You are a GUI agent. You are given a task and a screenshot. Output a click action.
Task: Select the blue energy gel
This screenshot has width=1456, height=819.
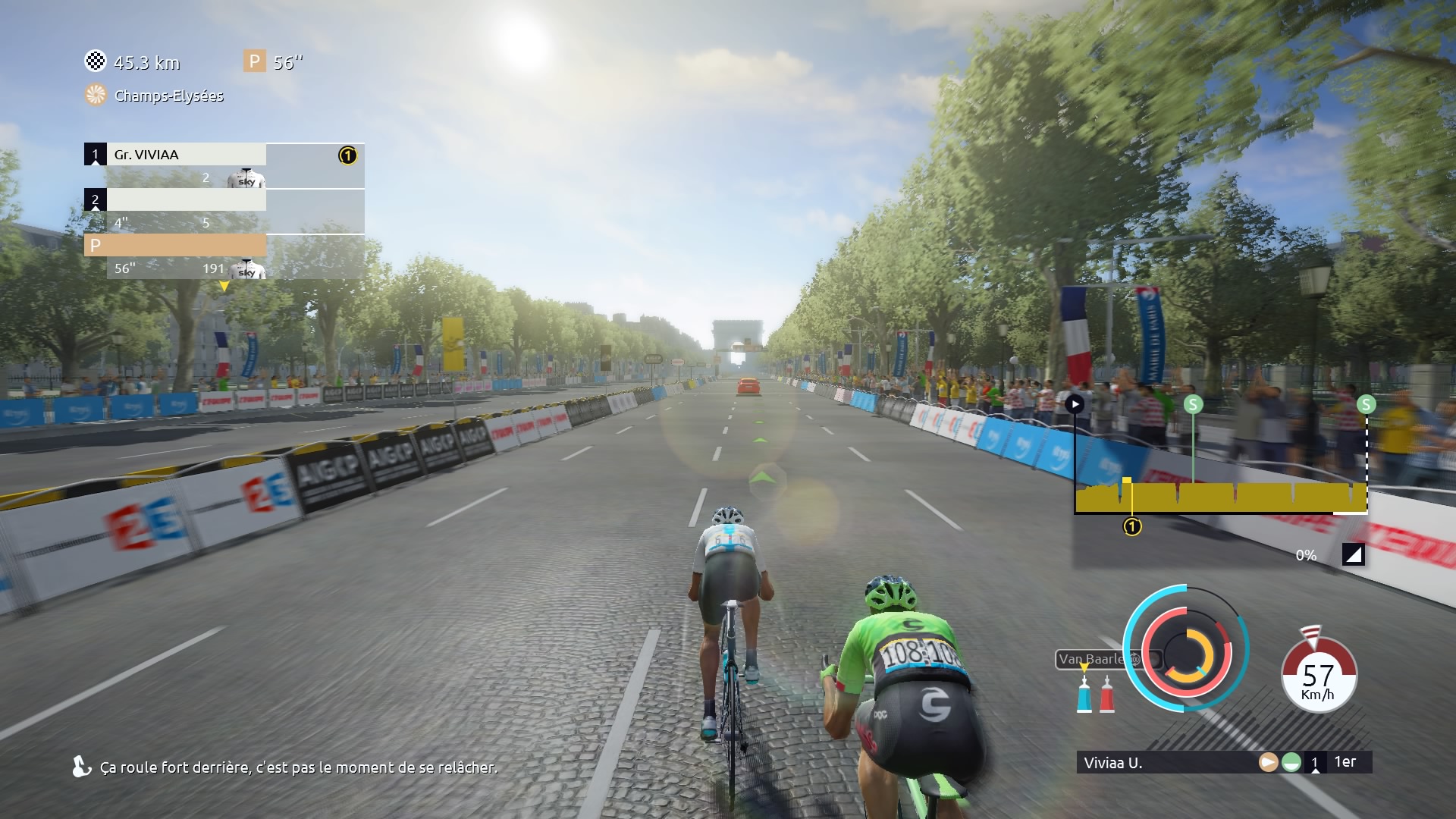[x=1084, y=694]
